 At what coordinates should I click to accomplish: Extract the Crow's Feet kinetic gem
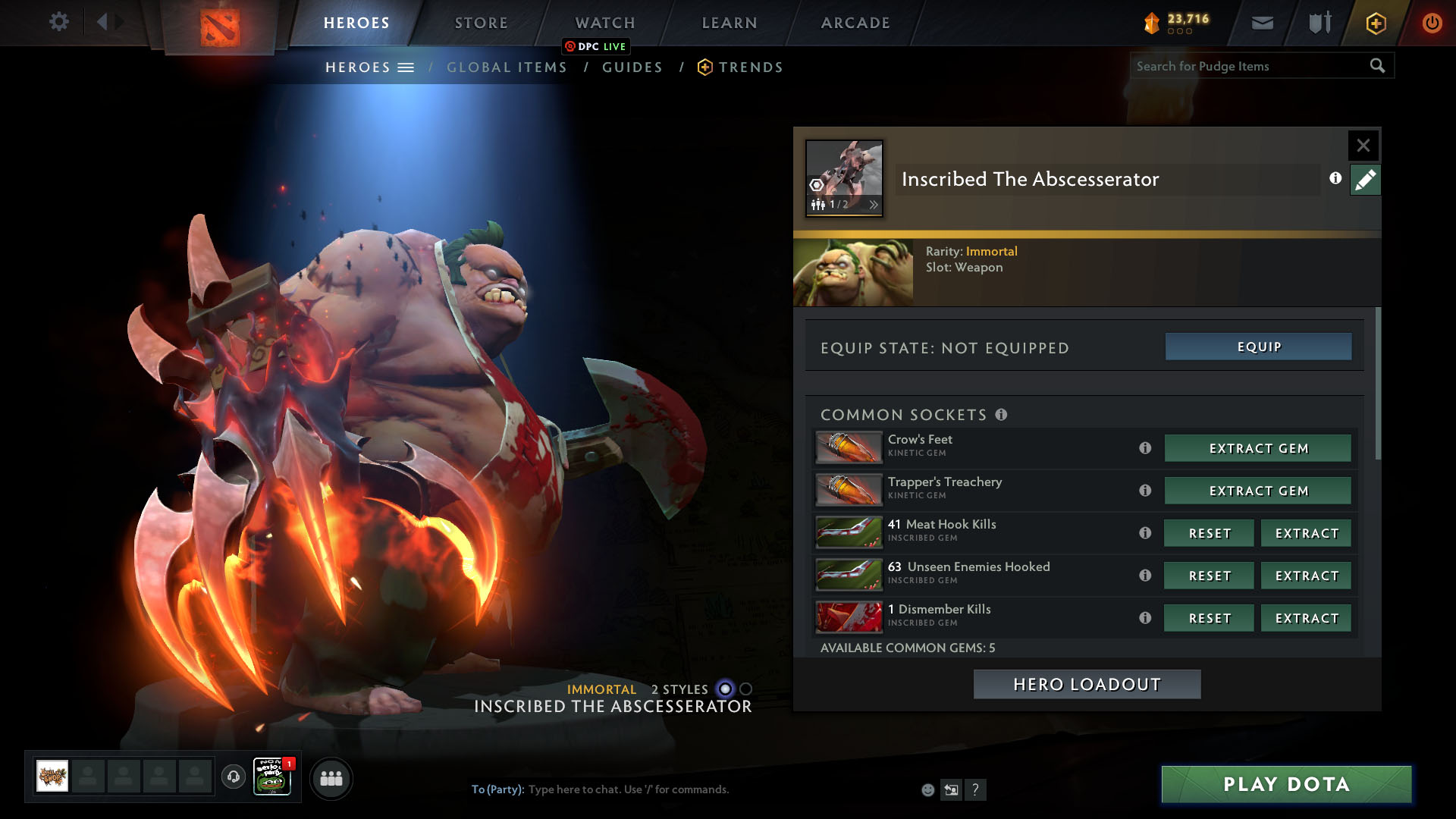1258,448
